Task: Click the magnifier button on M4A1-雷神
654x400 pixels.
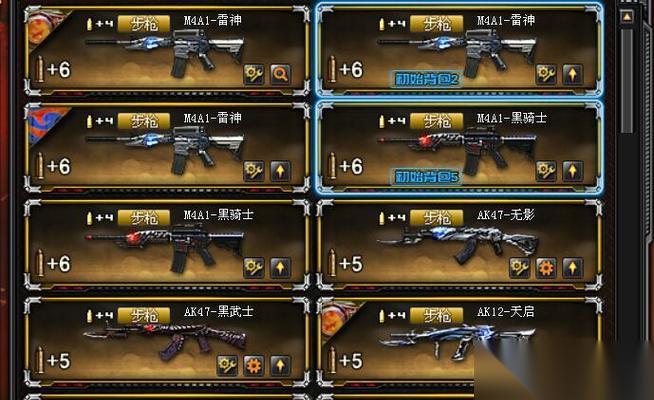Action: [280, 73]
